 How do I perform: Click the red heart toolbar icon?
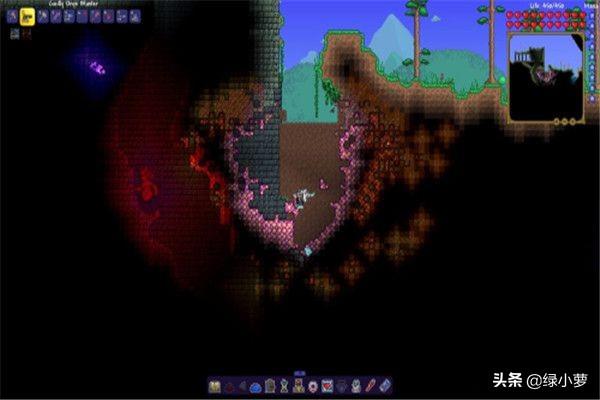[326, 386]
